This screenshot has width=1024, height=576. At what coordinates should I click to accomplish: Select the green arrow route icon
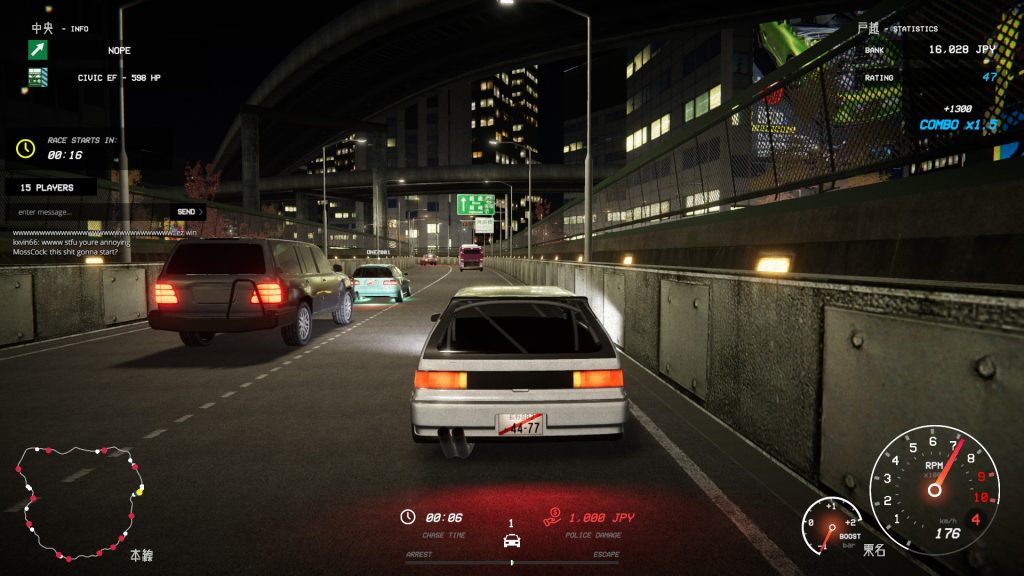pyautogui.click(x=38, y=49)
